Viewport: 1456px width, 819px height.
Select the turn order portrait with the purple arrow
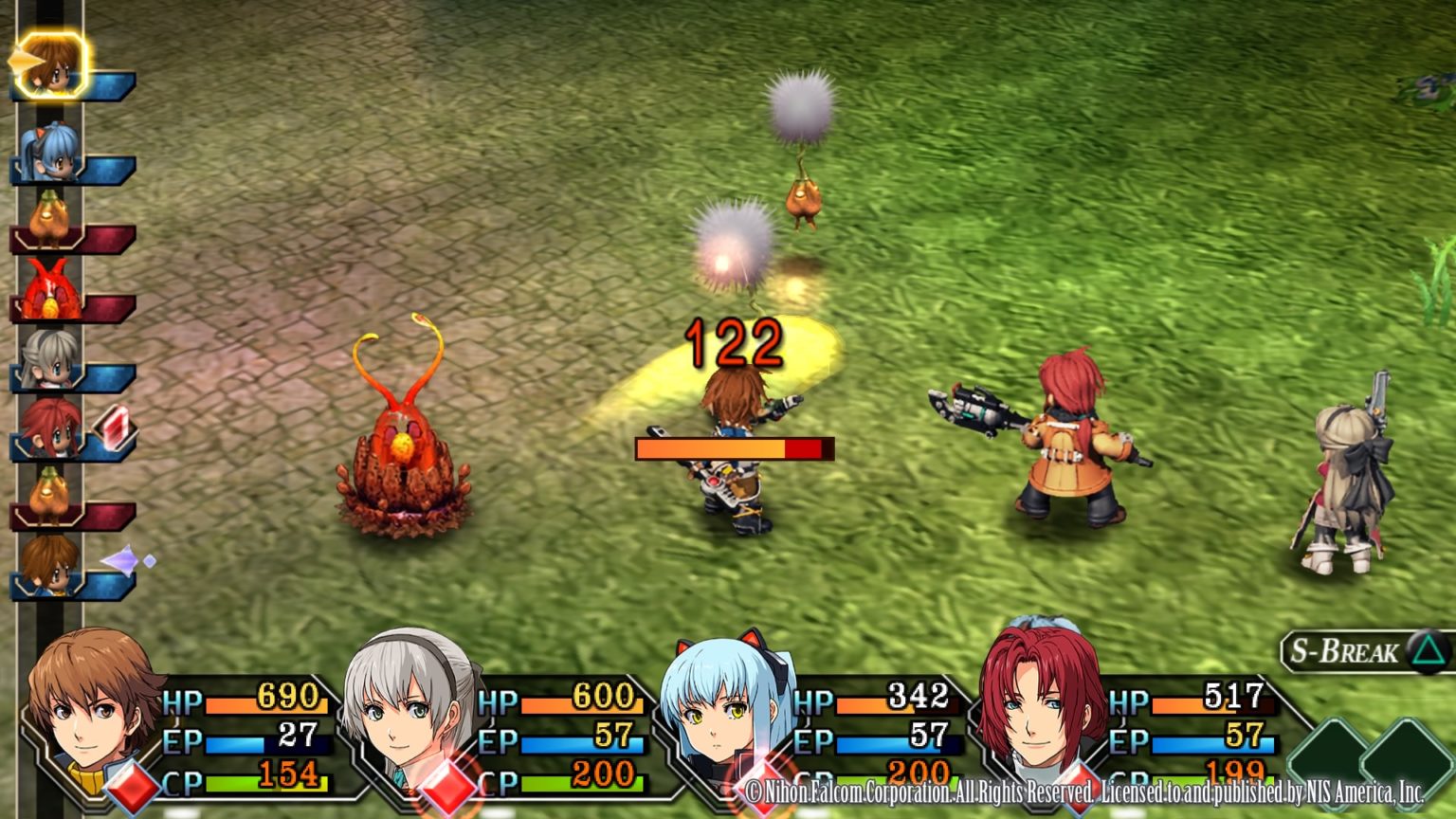49,566
